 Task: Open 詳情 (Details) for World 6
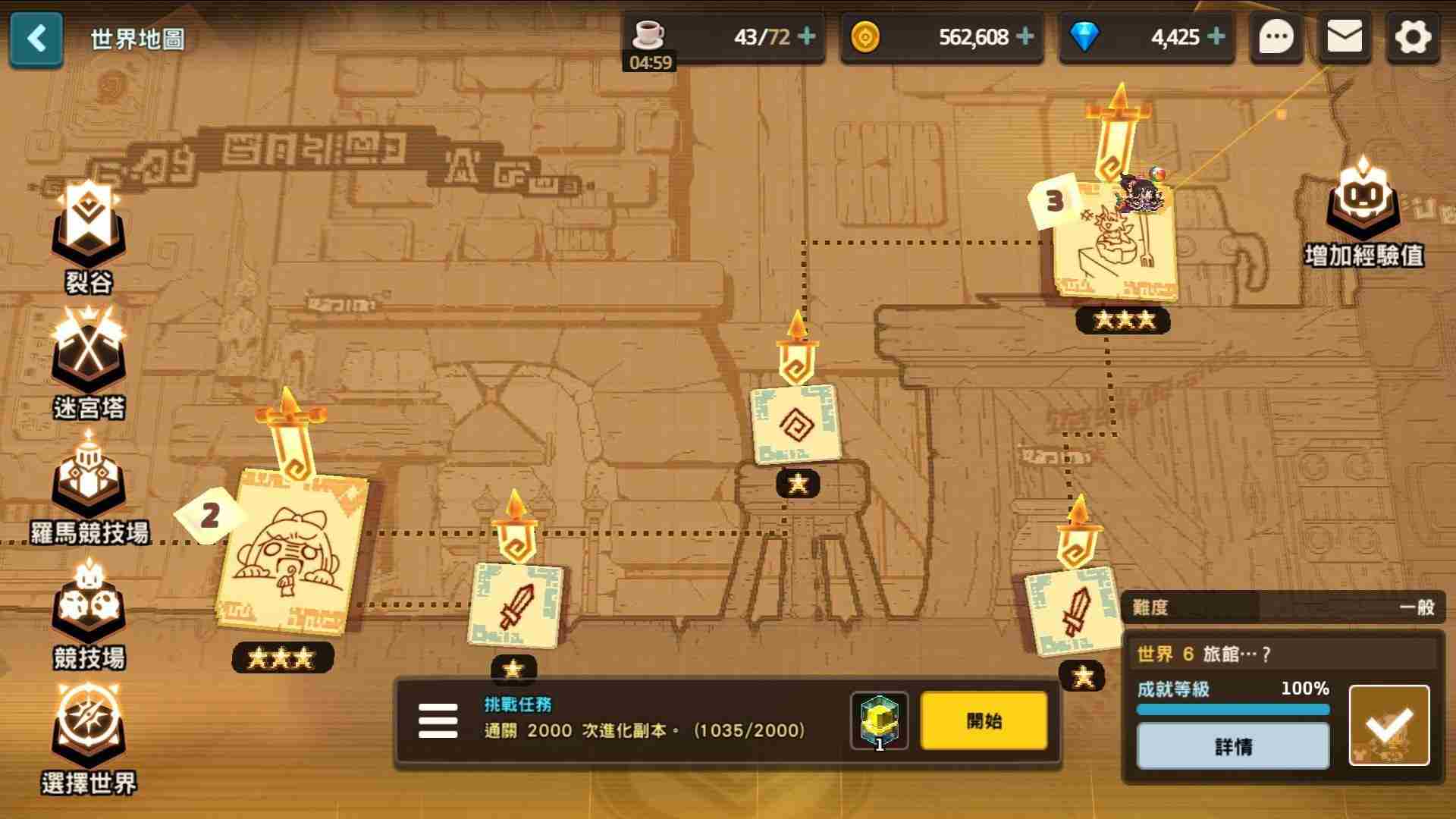point(1232,746)
